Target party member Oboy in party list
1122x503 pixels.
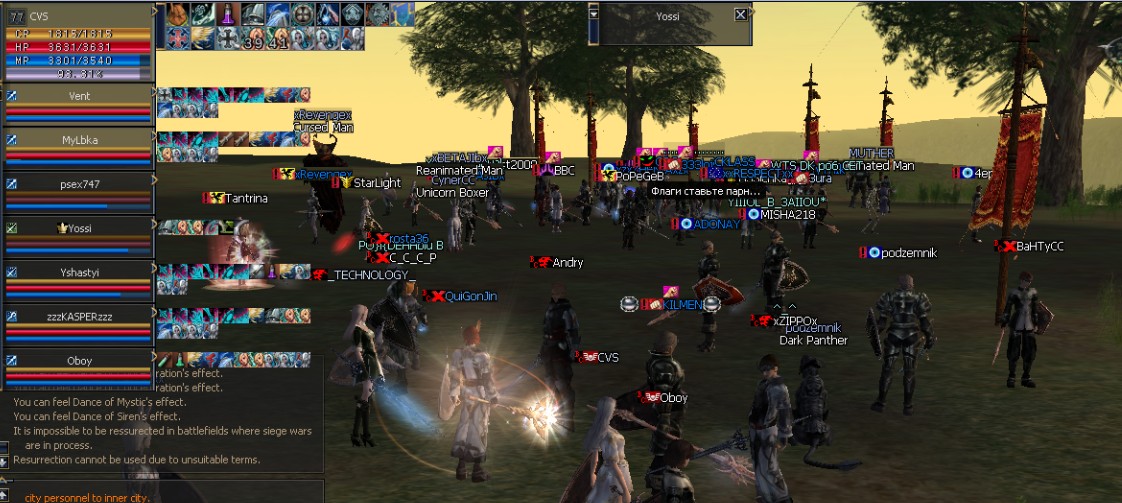[79, 360]
